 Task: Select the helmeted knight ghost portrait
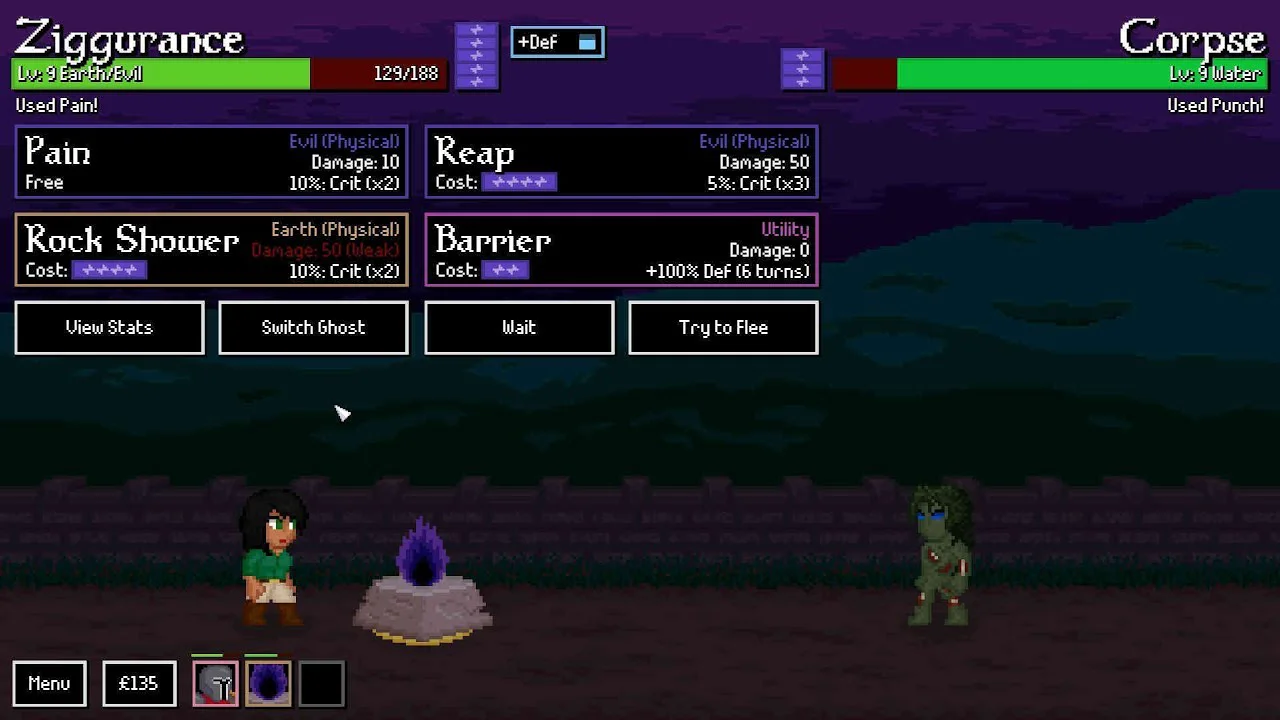[215, 684]
